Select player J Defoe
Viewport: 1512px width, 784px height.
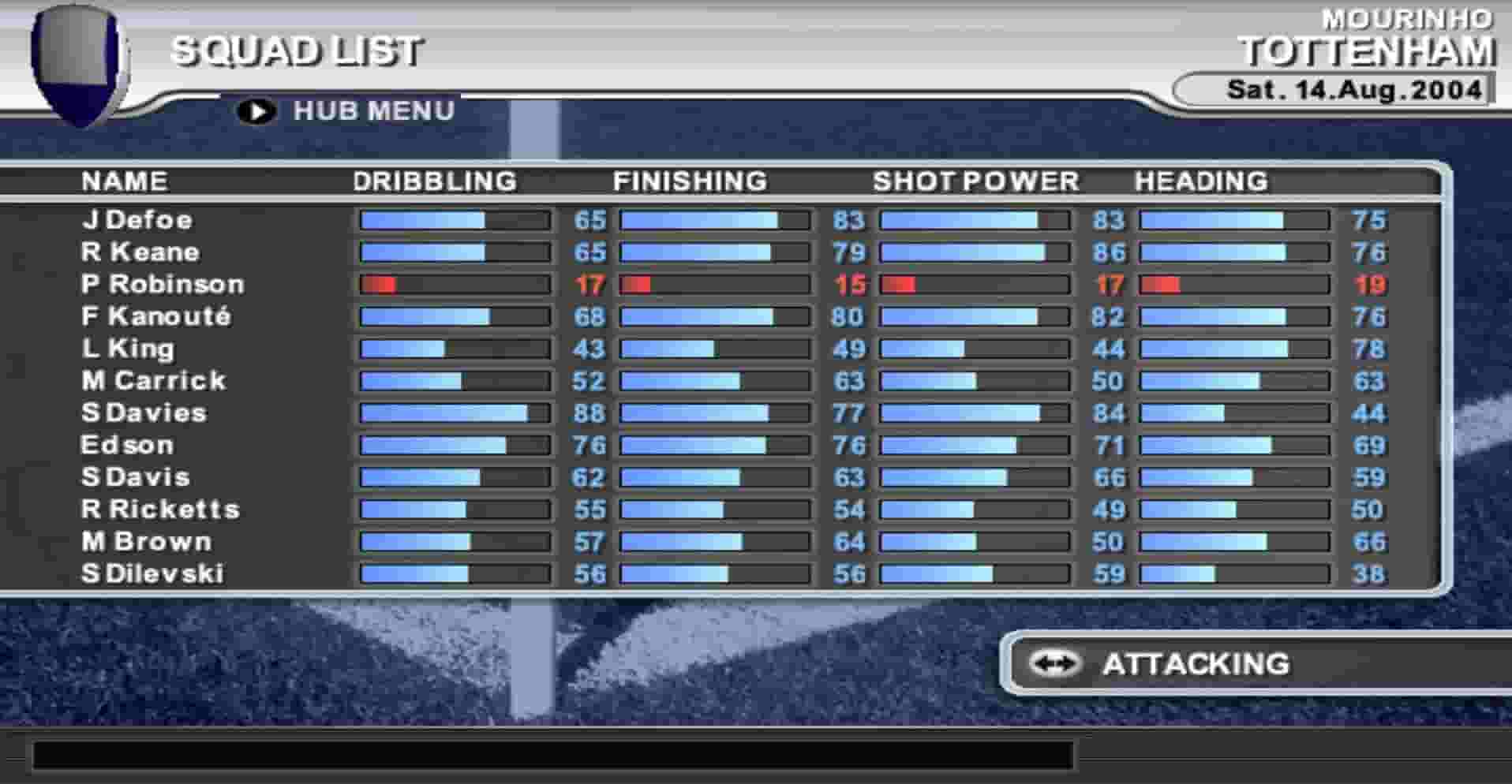click(x=138, y=220)
